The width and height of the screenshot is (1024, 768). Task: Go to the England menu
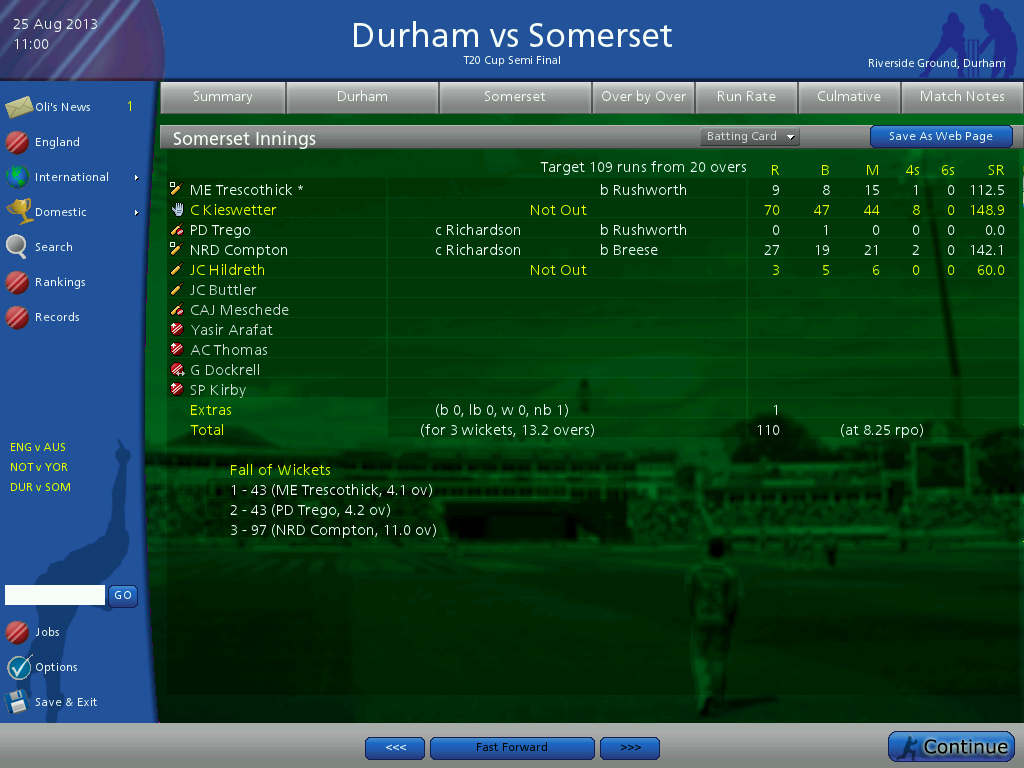click(57, 142)
